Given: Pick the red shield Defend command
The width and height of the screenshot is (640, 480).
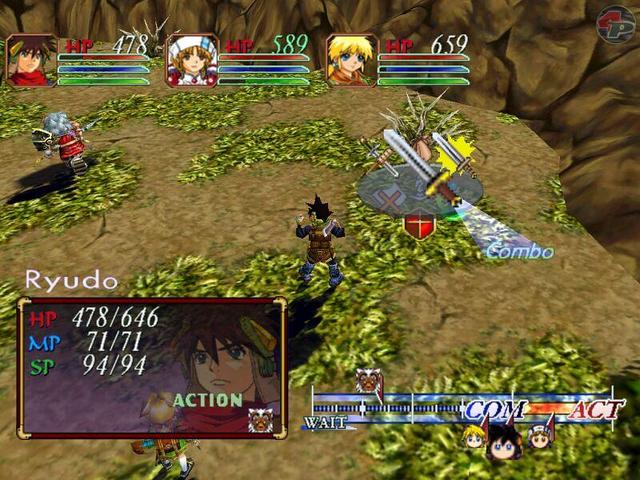Looking at the screenshot, I should (419, 226).
